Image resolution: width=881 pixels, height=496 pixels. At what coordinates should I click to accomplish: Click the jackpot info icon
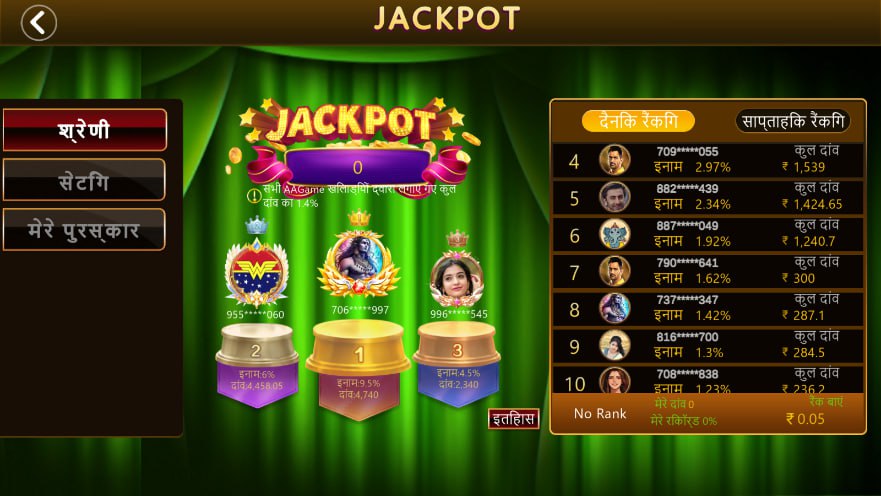254,195
